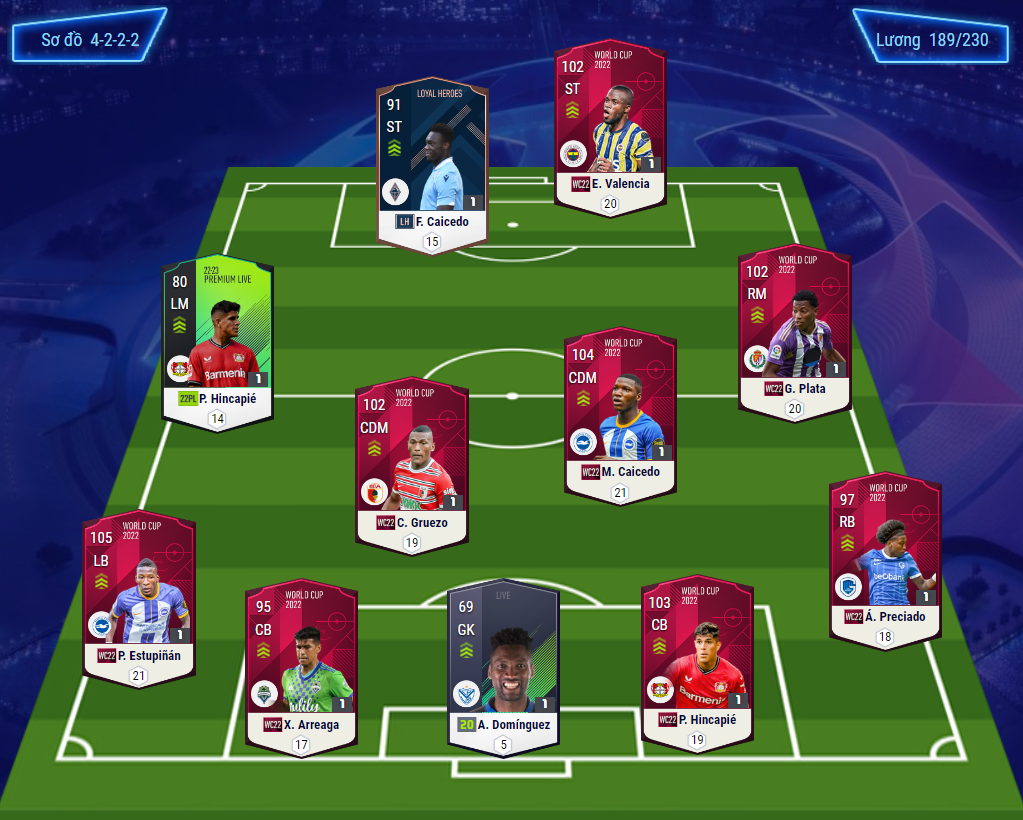Select the Á. Preciado right back card
The height and width of the screenshot is (820, 1023).
885,558
